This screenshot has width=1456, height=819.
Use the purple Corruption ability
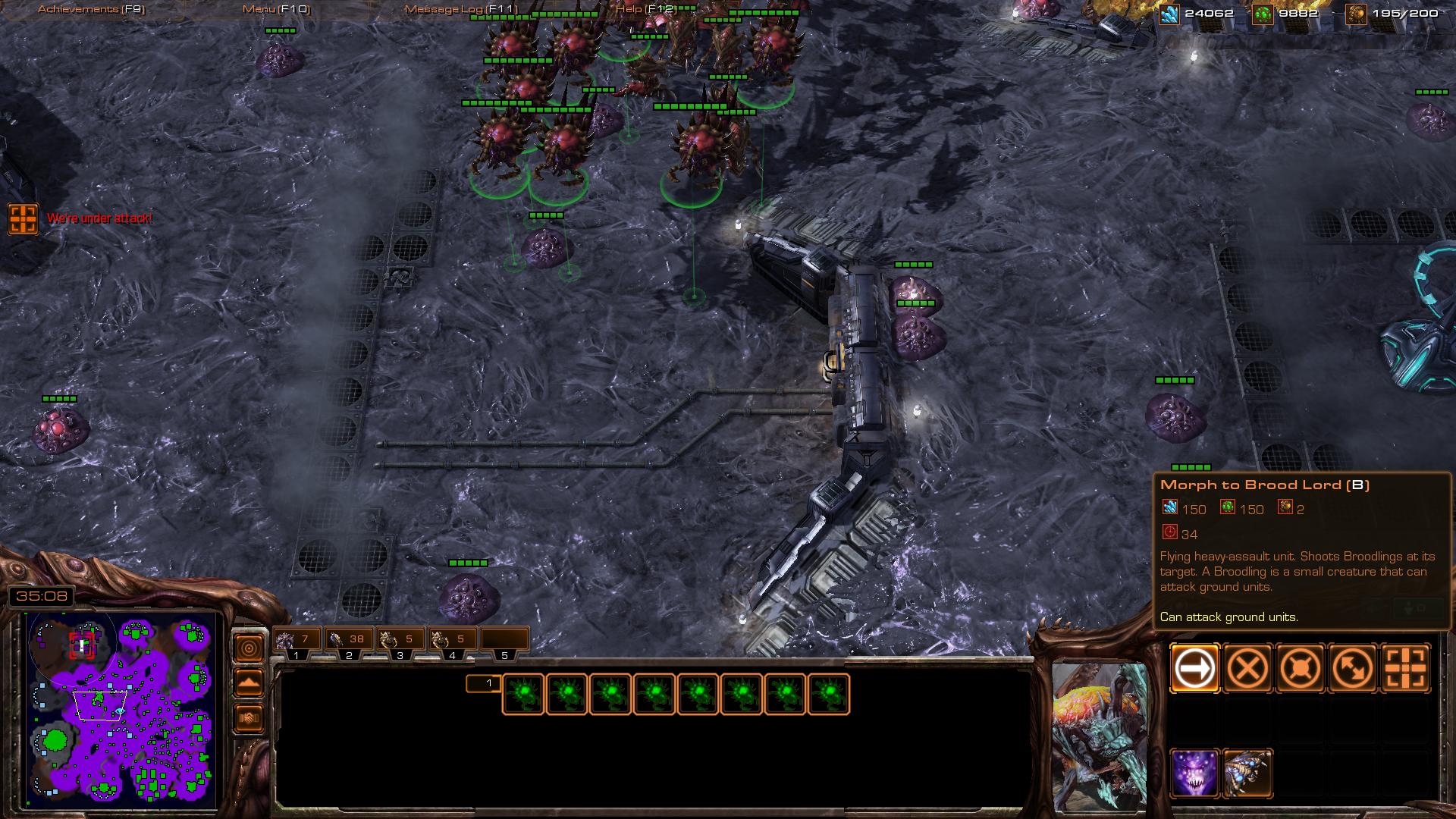[x=1194, y=773]
